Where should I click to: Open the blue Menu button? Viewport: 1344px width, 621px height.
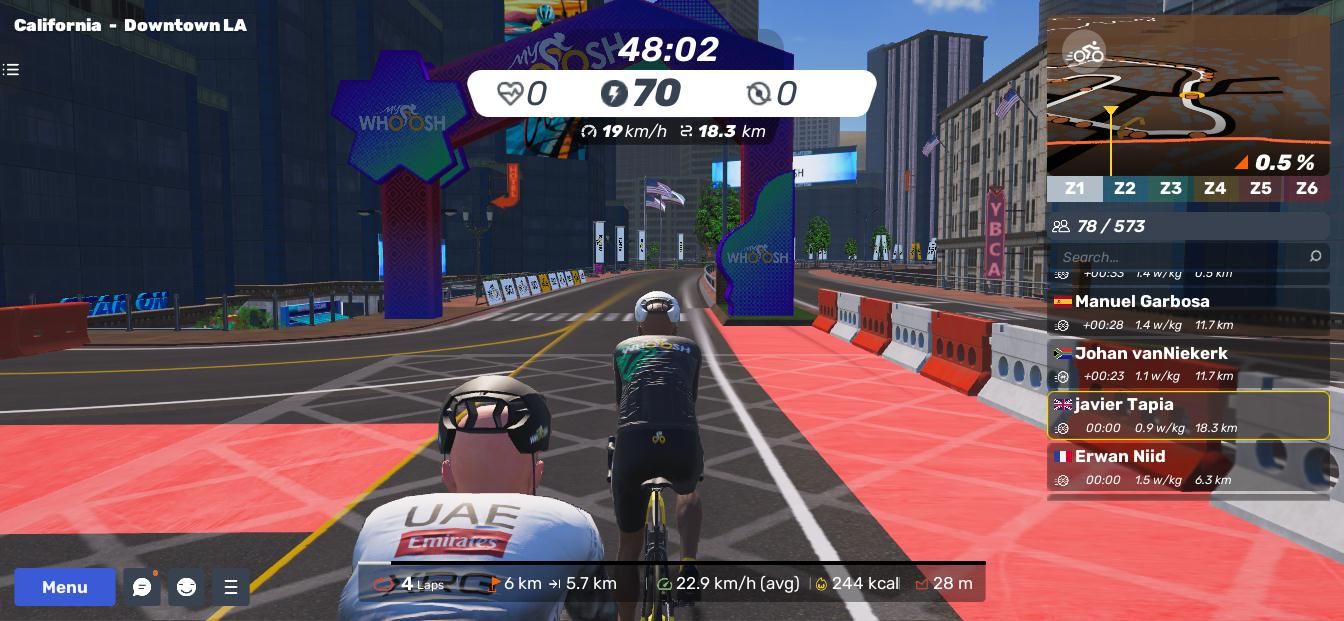(x=65, y=587)
